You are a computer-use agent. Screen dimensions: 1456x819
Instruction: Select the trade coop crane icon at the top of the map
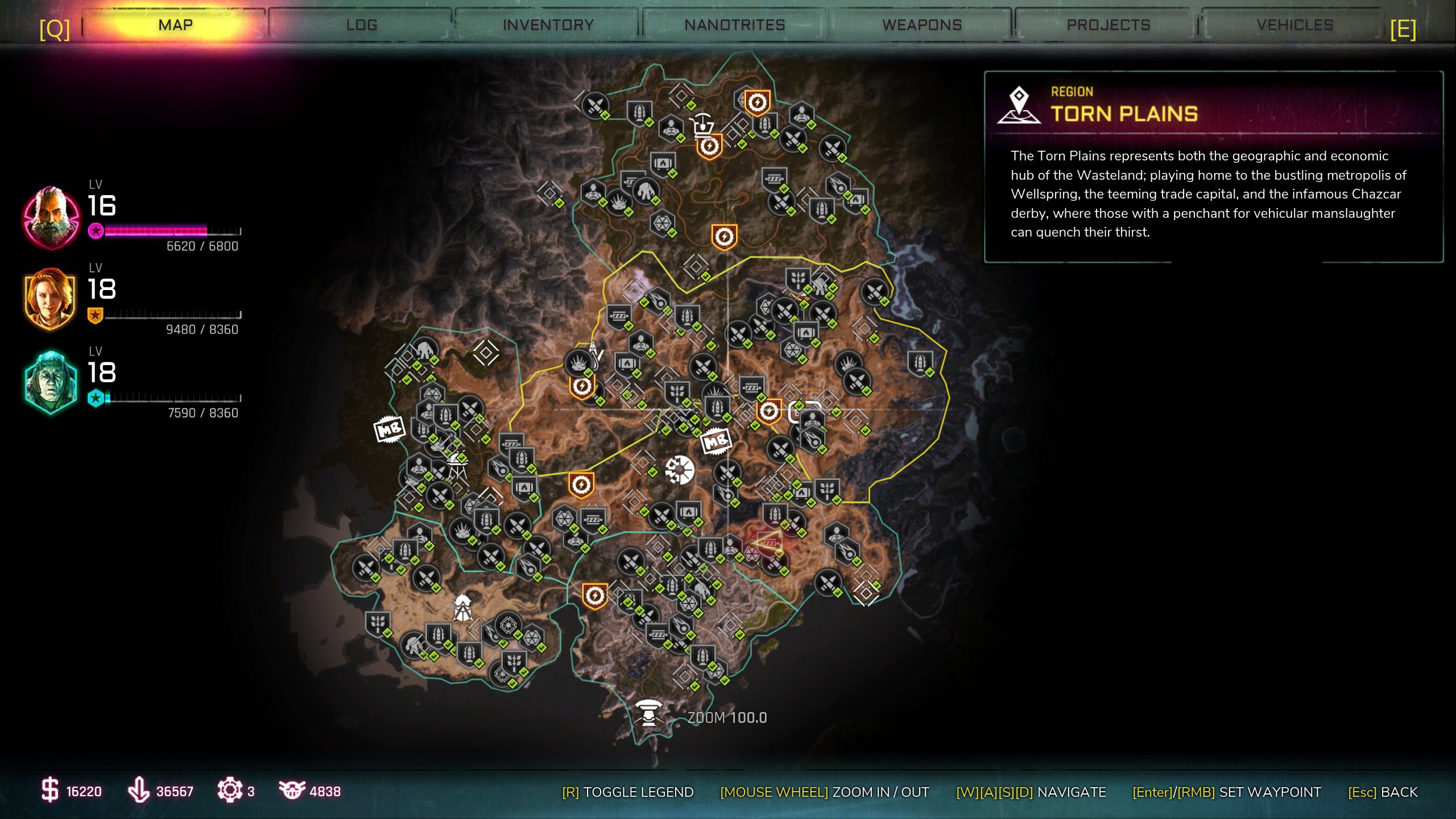pos(704,125)
